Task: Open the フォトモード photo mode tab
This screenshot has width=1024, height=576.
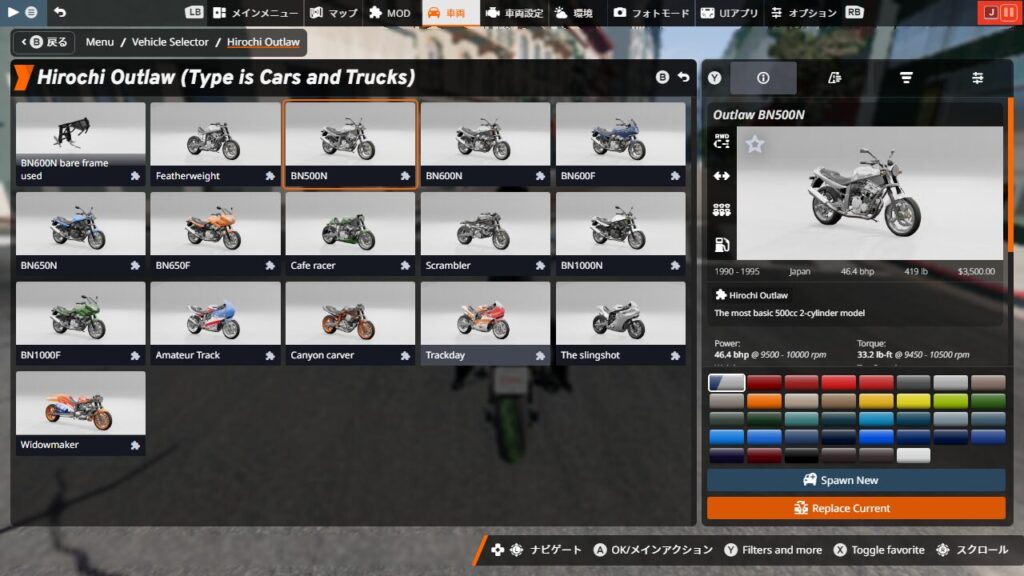Action: click(x=651, y=13)
